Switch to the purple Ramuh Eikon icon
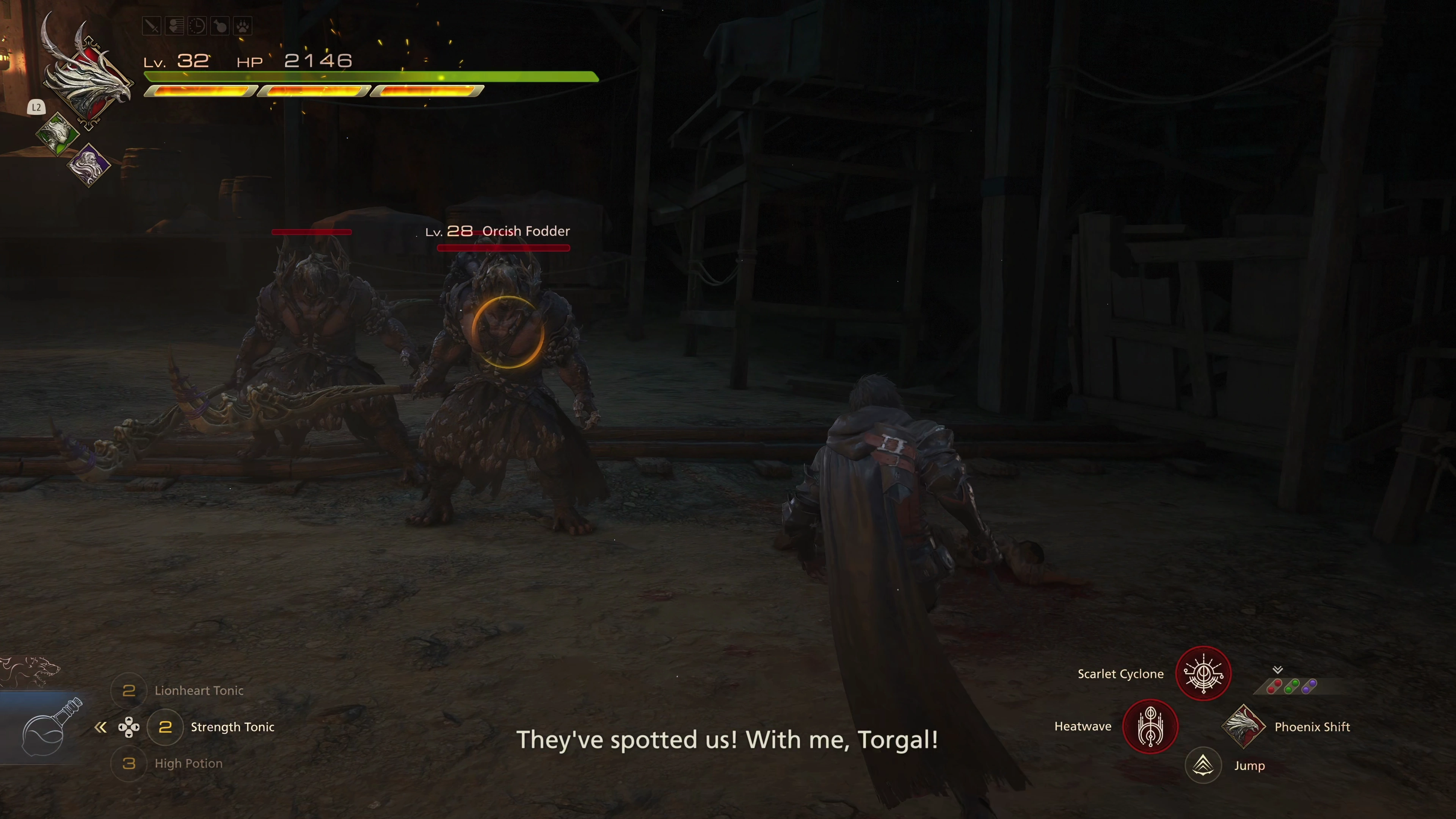Image resolution: width=1456 pixels, height=819 pixels. pos(89,165)
